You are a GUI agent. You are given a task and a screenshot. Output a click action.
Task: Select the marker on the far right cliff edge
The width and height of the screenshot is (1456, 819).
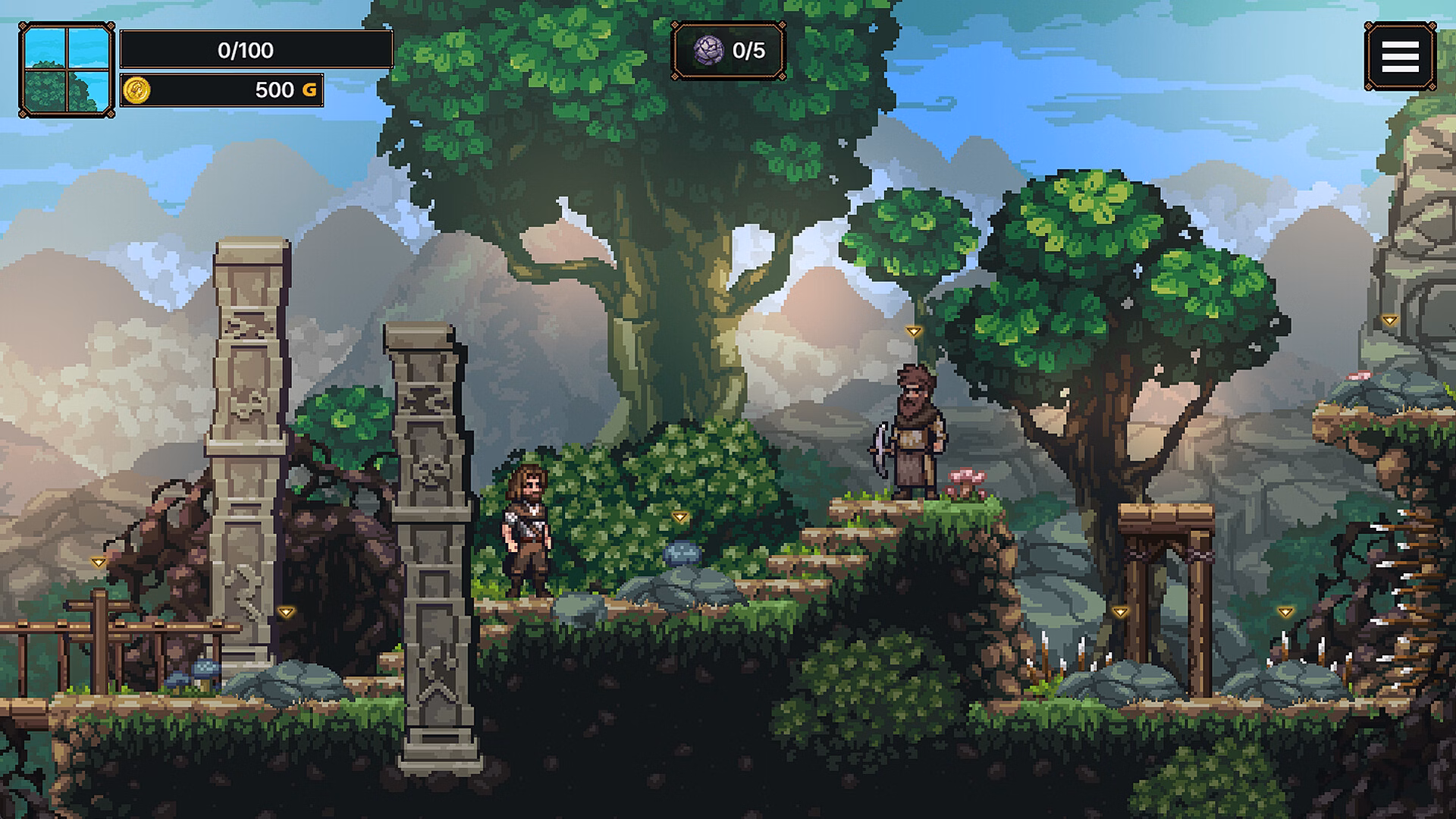click(1391, 320)
